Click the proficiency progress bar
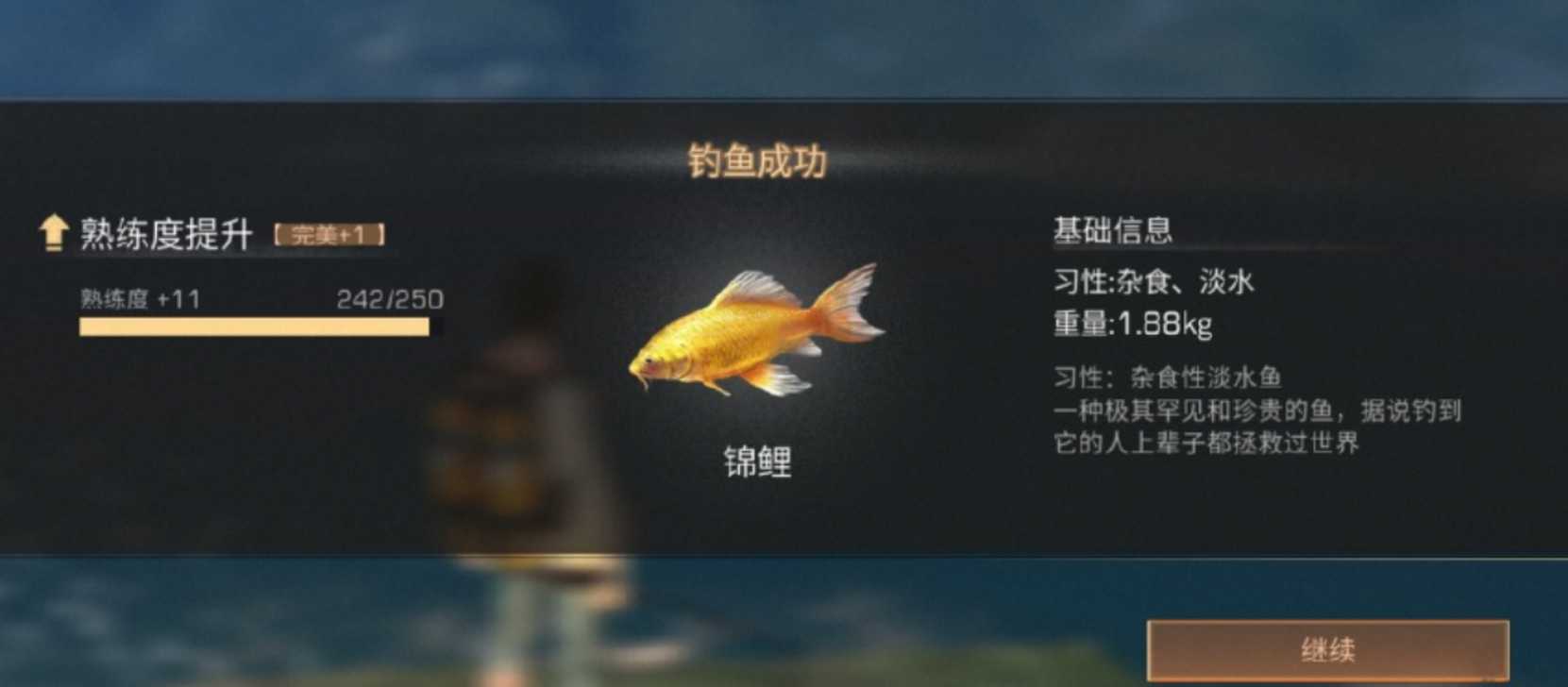The image size is (1568, 687). pos(253,326)
